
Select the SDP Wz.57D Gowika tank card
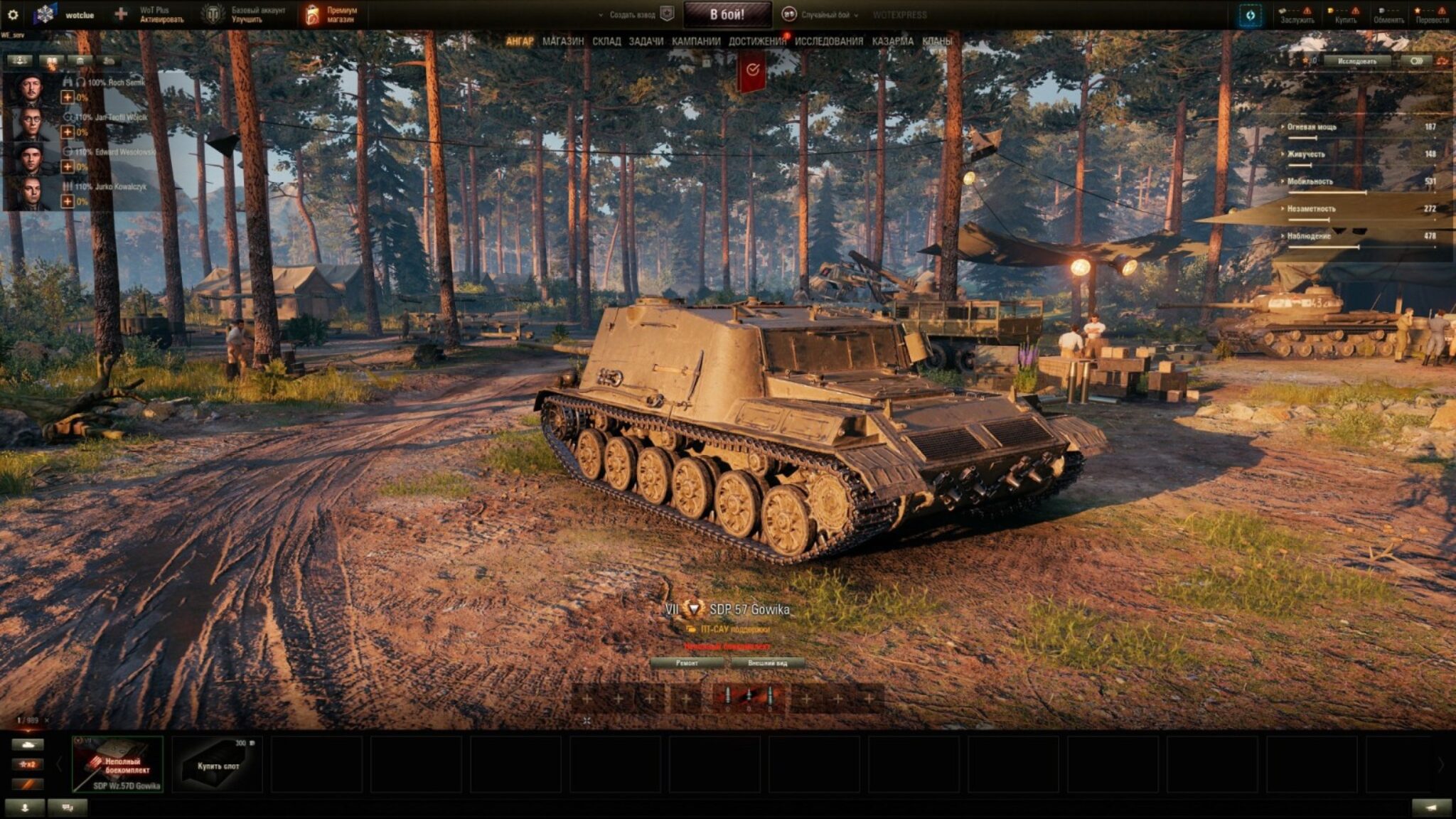click(118, 764)
